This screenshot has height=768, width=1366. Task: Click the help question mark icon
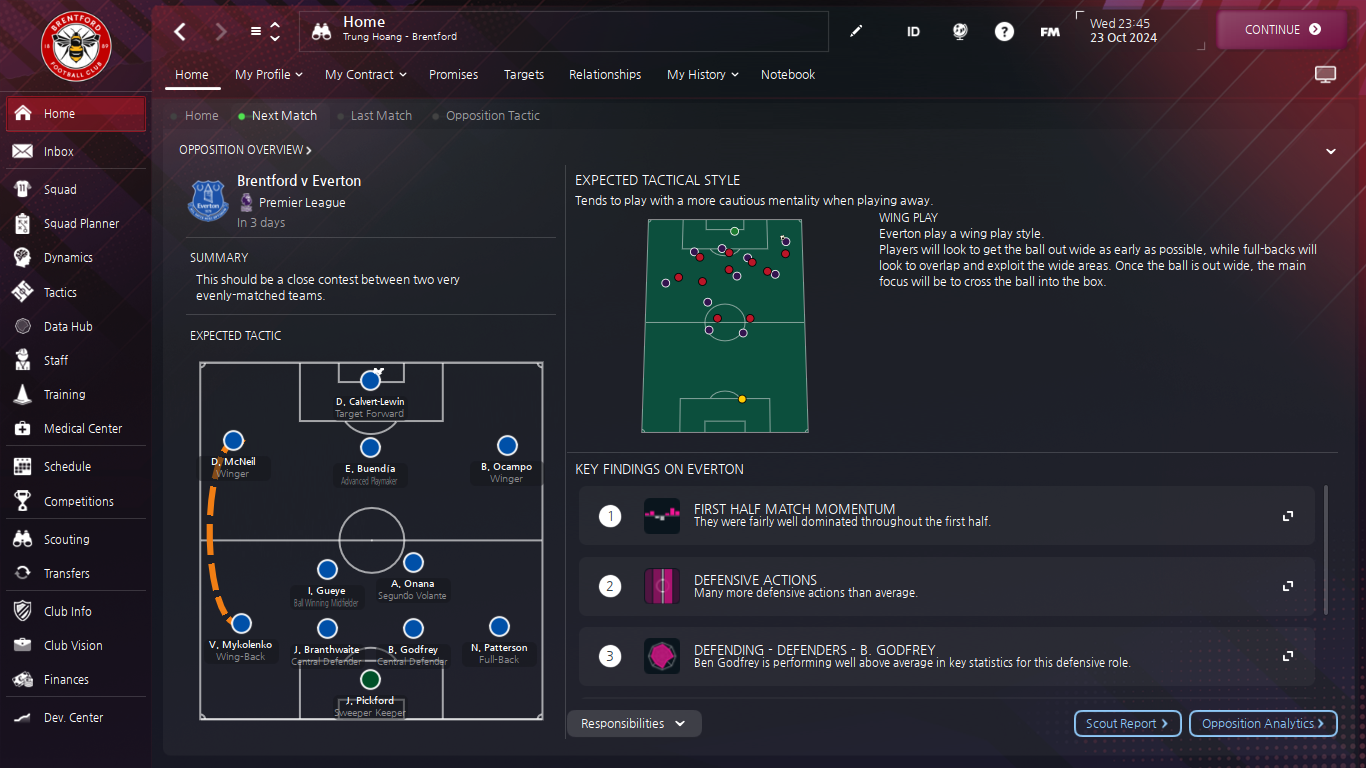click(1004, 32)
